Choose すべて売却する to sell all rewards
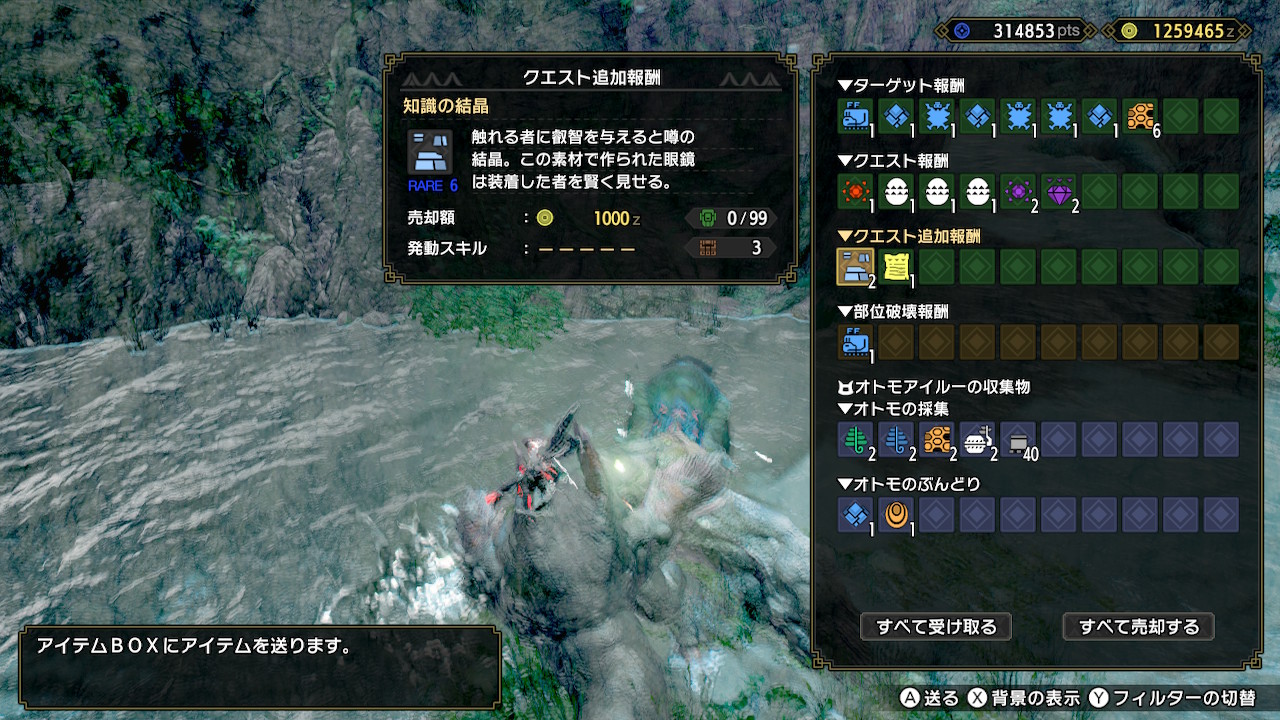The image size is (1280, 720). (x=1138, y=627)
